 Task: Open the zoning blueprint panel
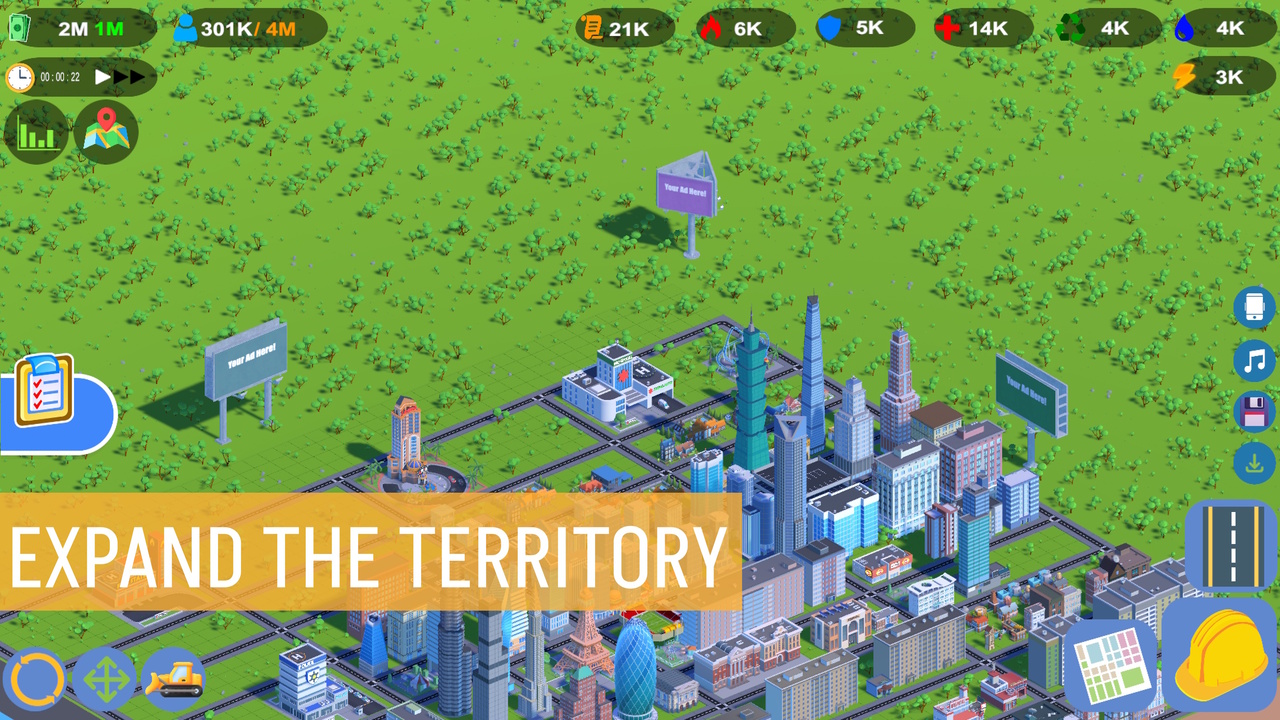[x=1110, y=663]
